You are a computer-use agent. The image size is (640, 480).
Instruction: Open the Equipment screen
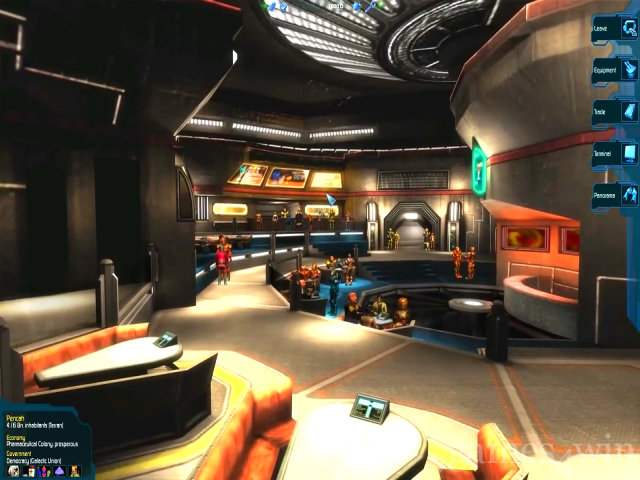pyautogui.click(x=616, y=70)
